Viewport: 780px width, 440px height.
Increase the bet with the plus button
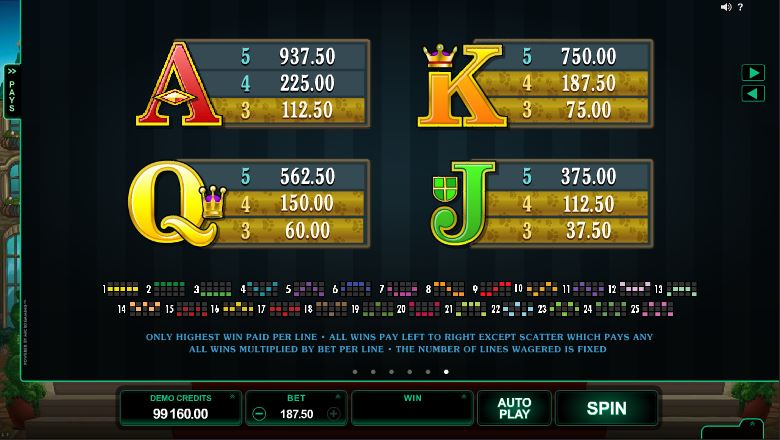(x=333, y=413)
